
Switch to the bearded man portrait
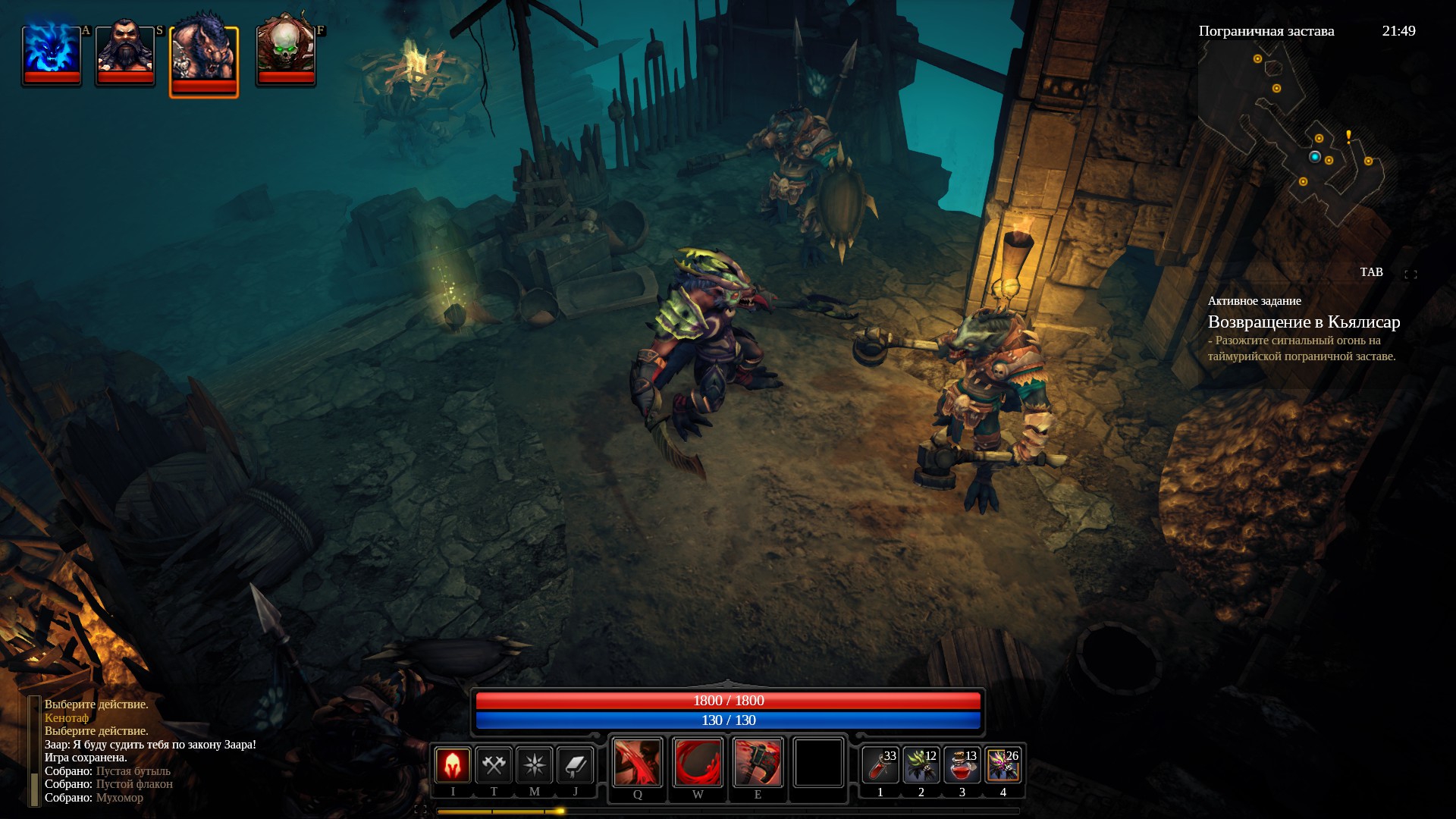coord(125,55)
